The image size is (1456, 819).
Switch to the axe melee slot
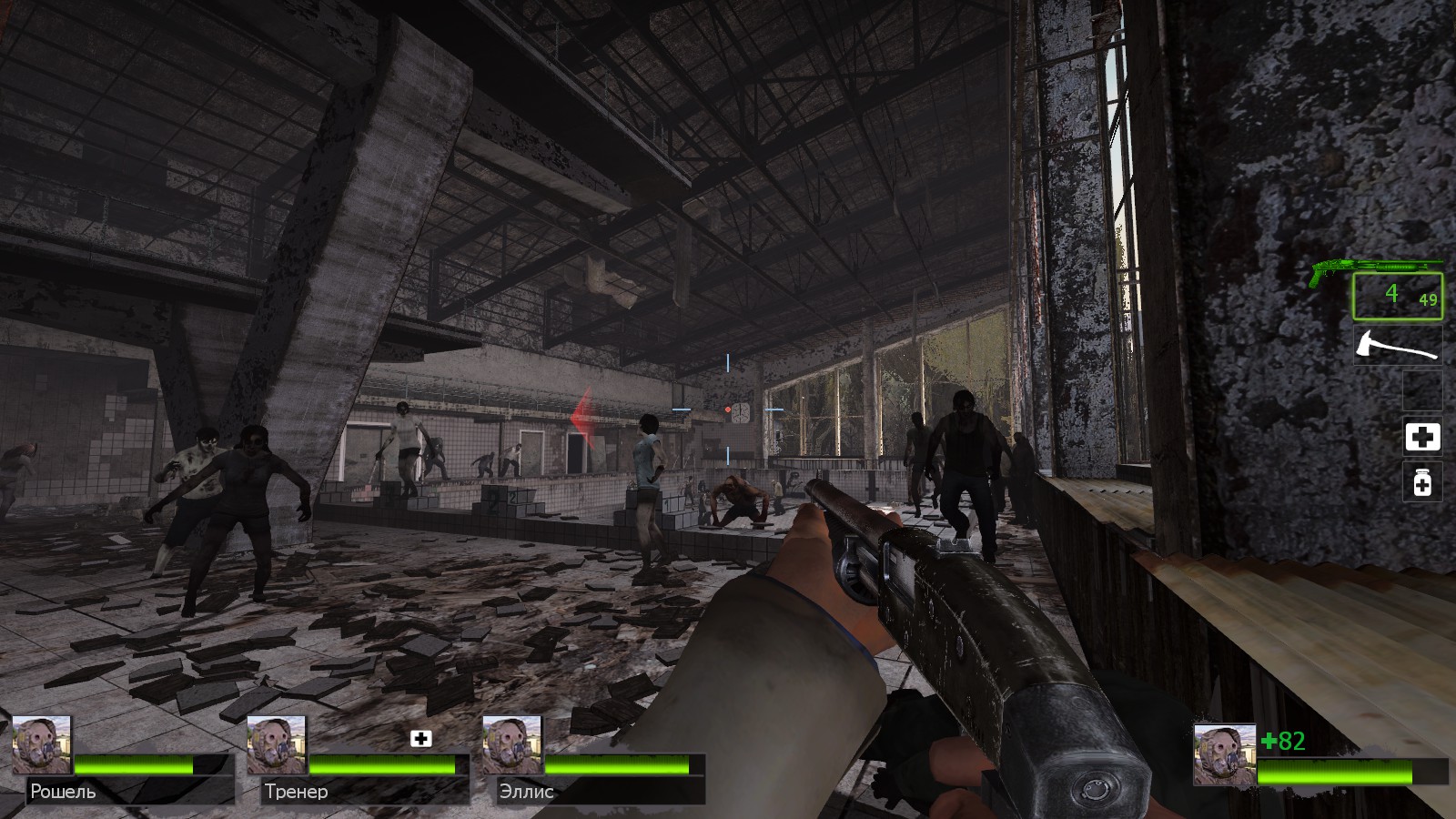coord(1397,346)
